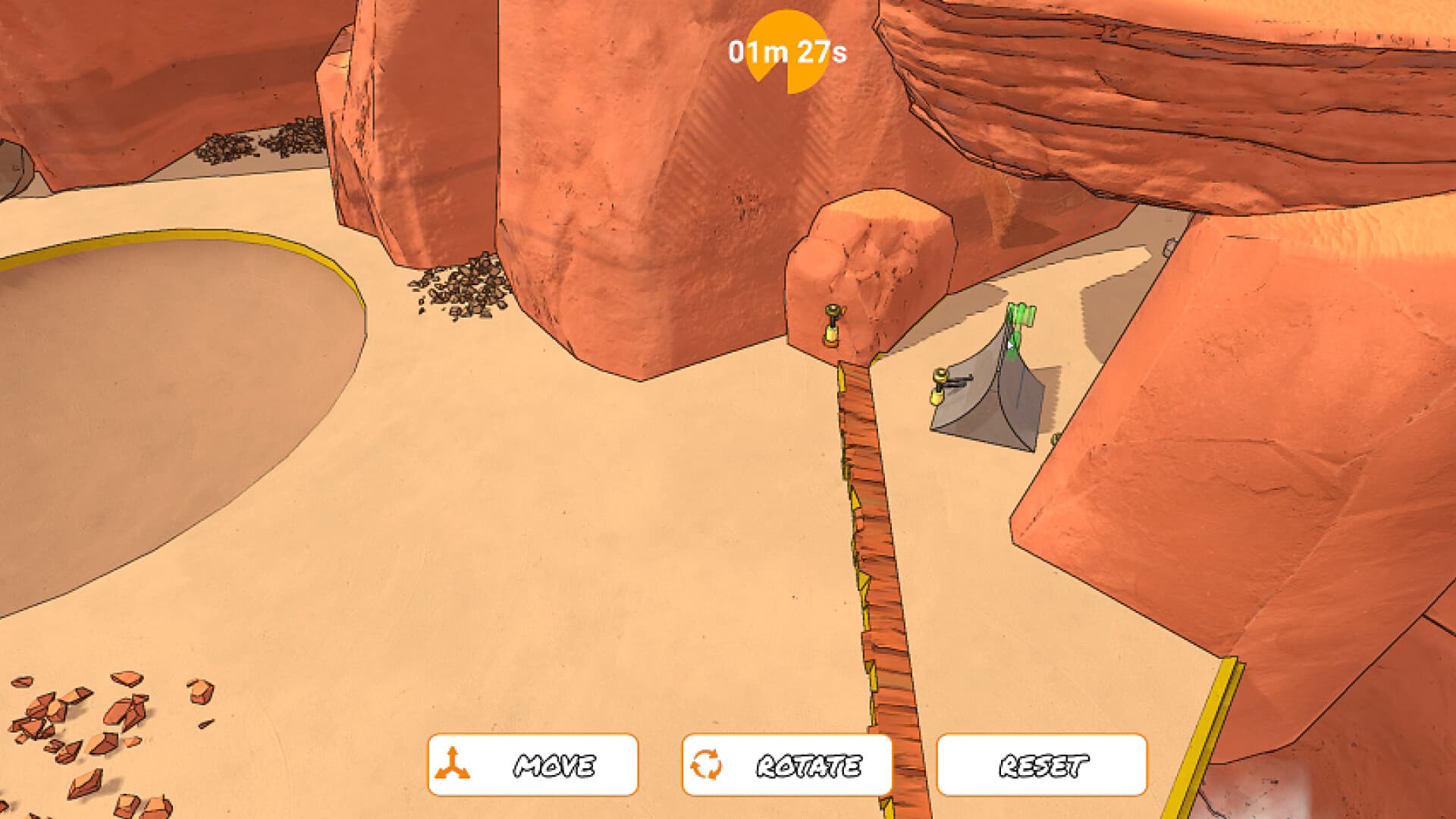The width and height of the screenshot is (1456, 819).
Task: Click the green checkpoint flag above the ramp
Action: (1020, 315)
